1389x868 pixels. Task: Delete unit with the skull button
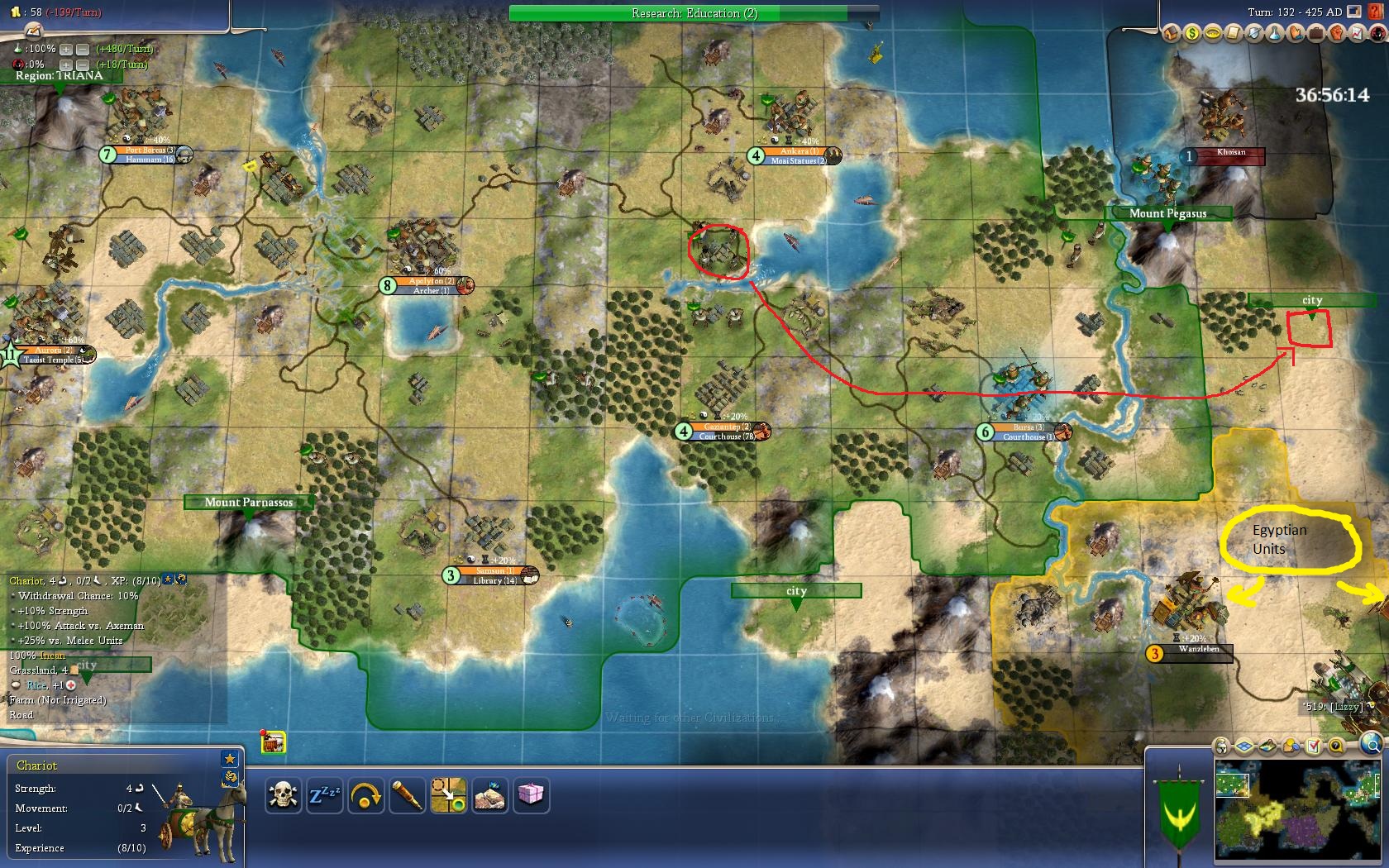point(283,795)
